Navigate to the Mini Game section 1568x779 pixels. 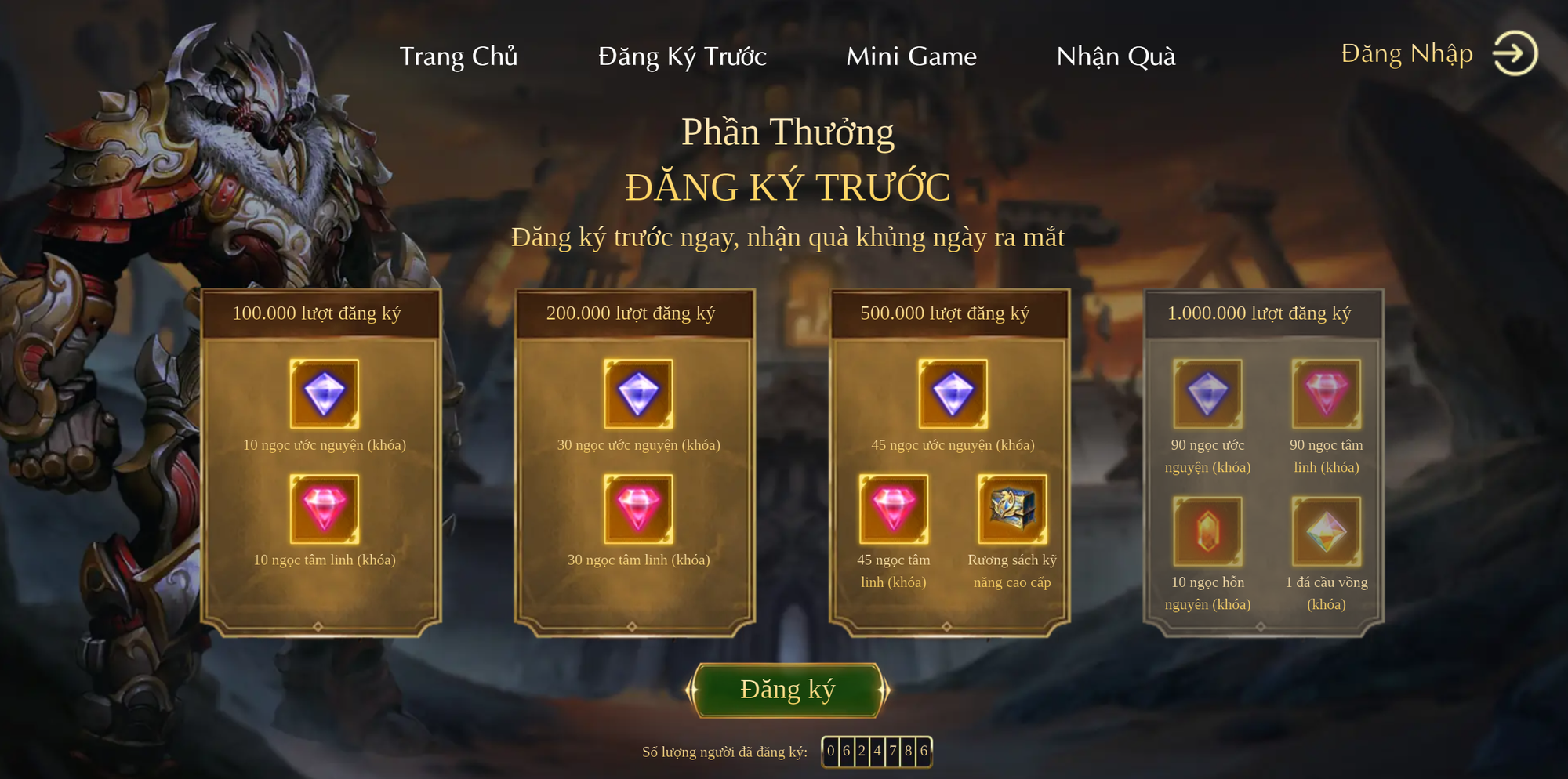coord(911,56)
